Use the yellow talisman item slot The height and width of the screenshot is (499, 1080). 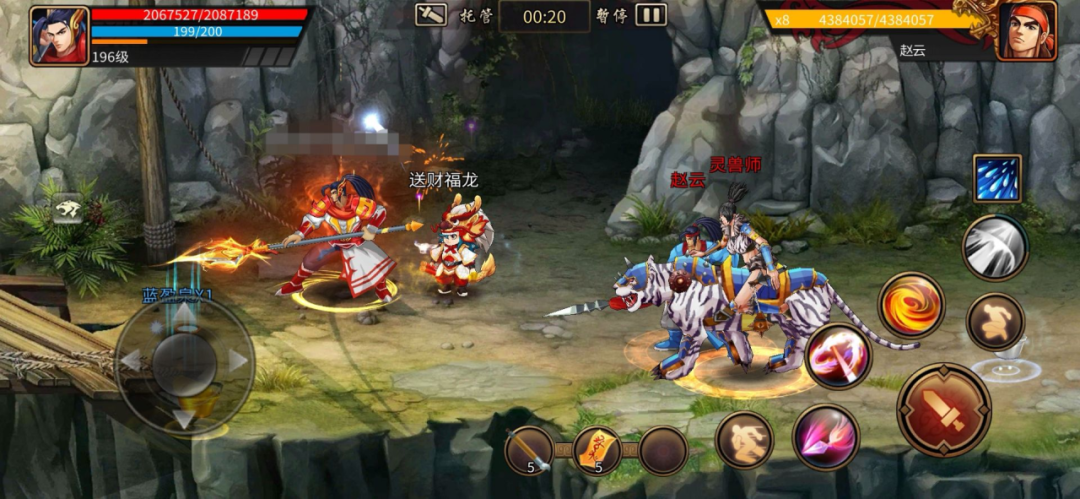pyautogui.click(x=597, y=450)
